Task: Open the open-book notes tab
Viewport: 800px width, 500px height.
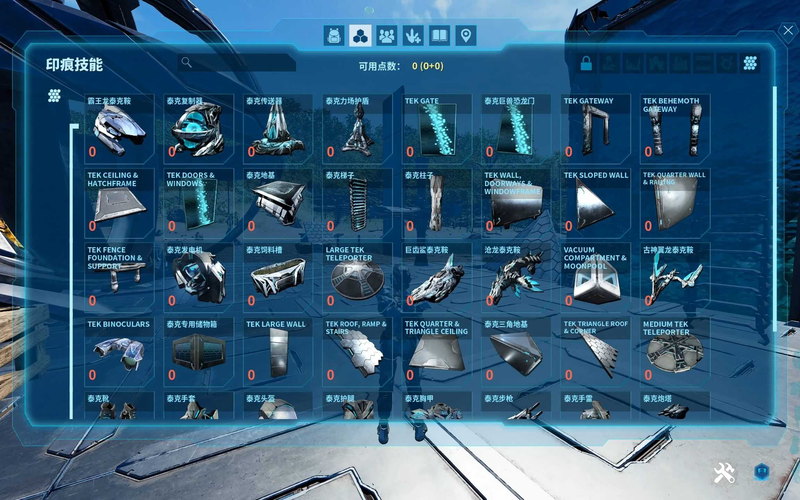Action: point(439,36)
